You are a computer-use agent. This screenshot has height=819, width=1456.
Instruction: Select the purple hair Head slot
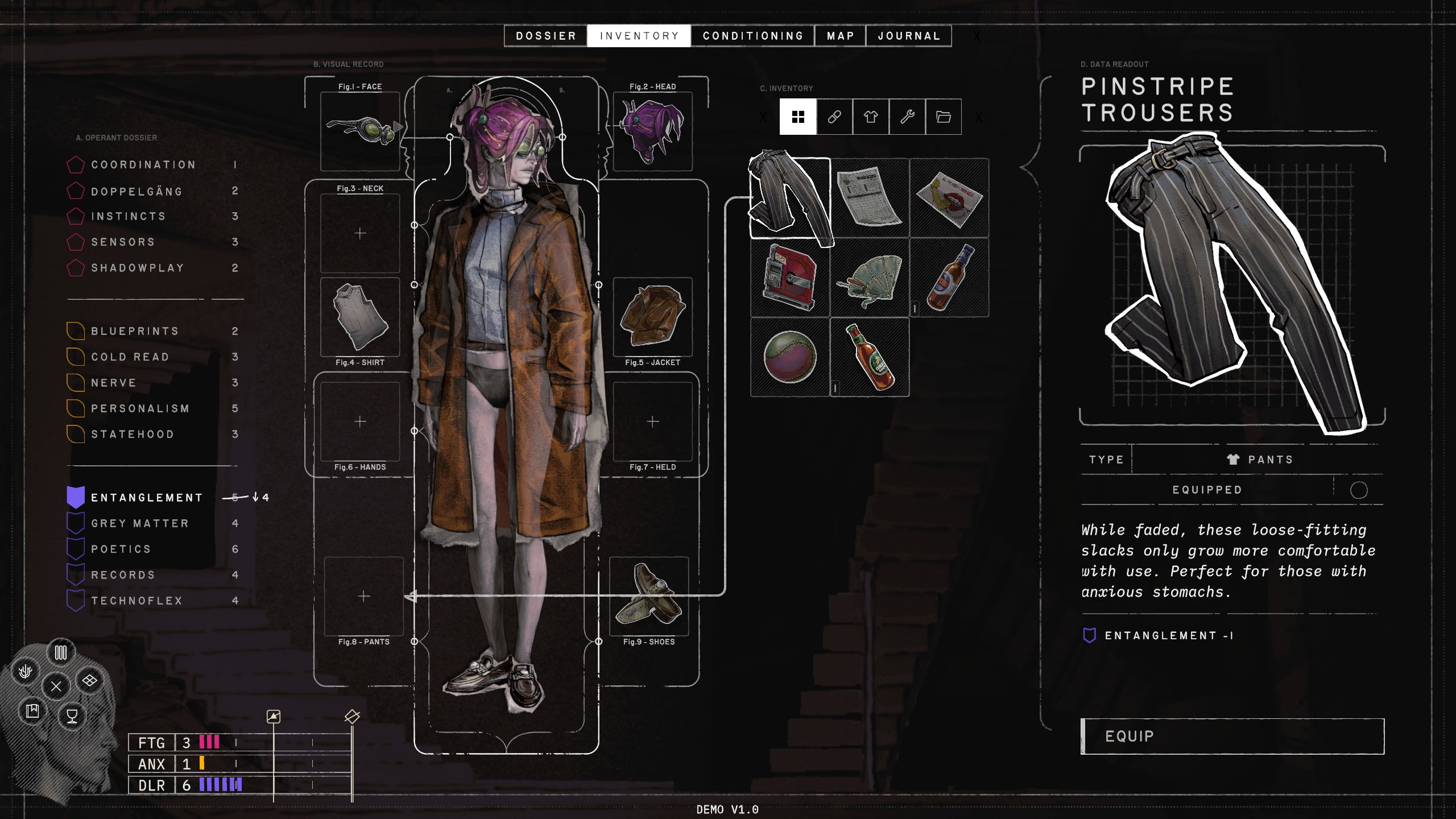pos(652,131)
